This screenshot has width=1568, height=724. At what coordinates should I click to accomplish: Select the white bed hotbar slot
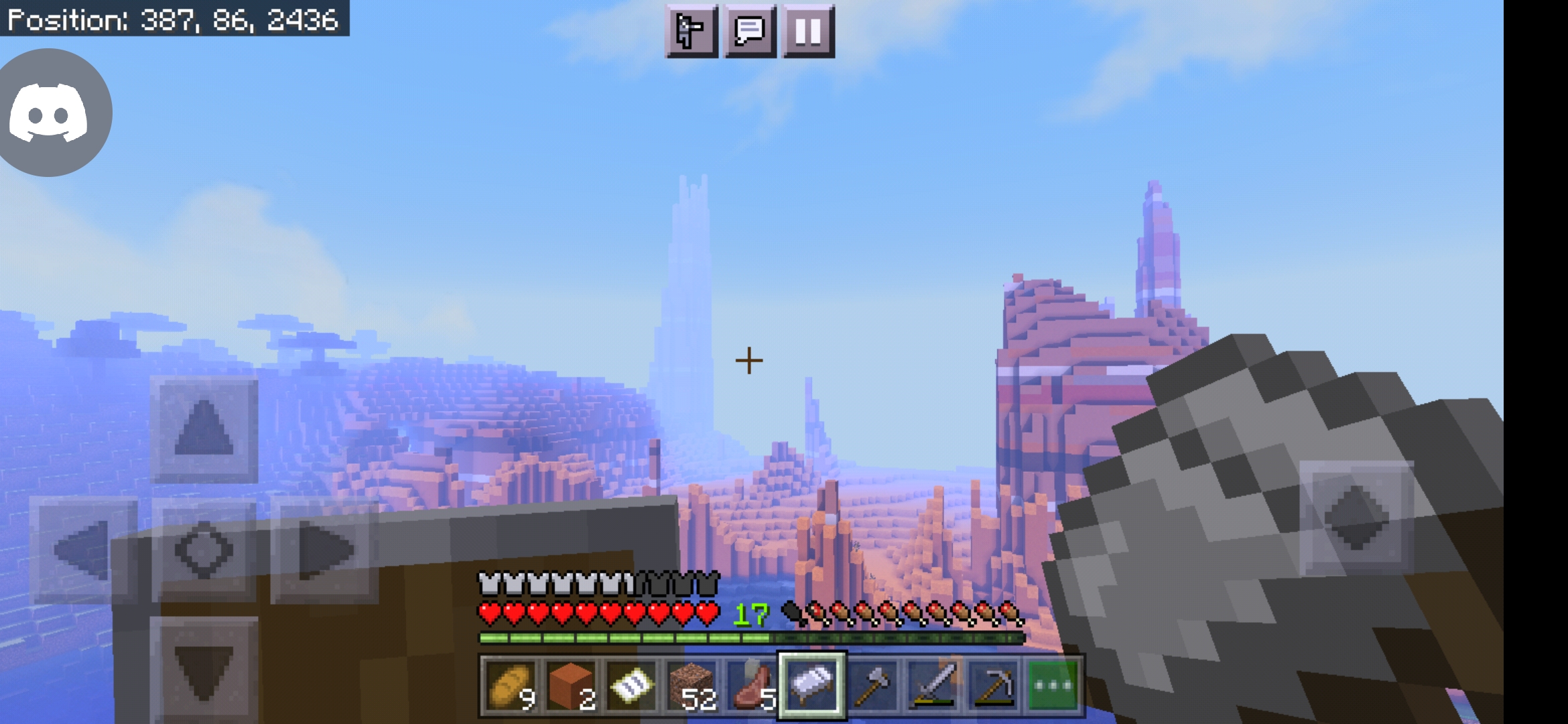(811, 686)
